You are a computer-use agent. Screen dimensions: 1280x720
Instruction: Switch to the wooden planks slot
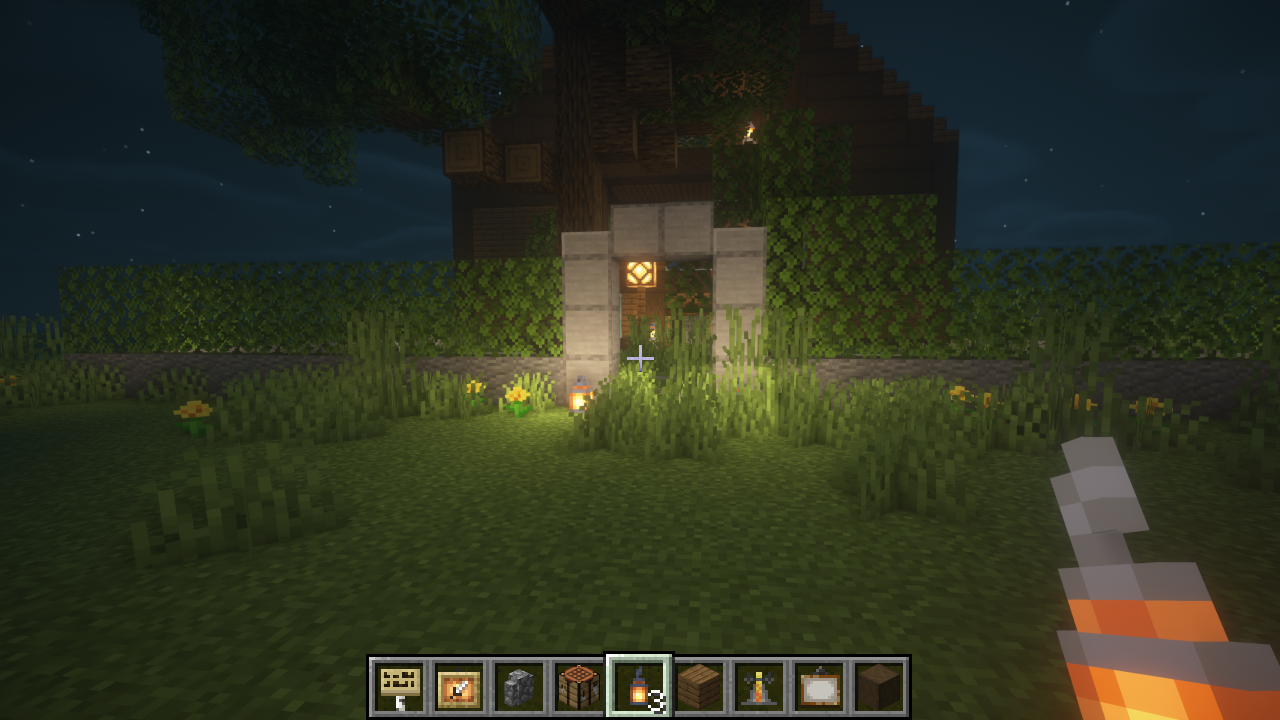699,687
